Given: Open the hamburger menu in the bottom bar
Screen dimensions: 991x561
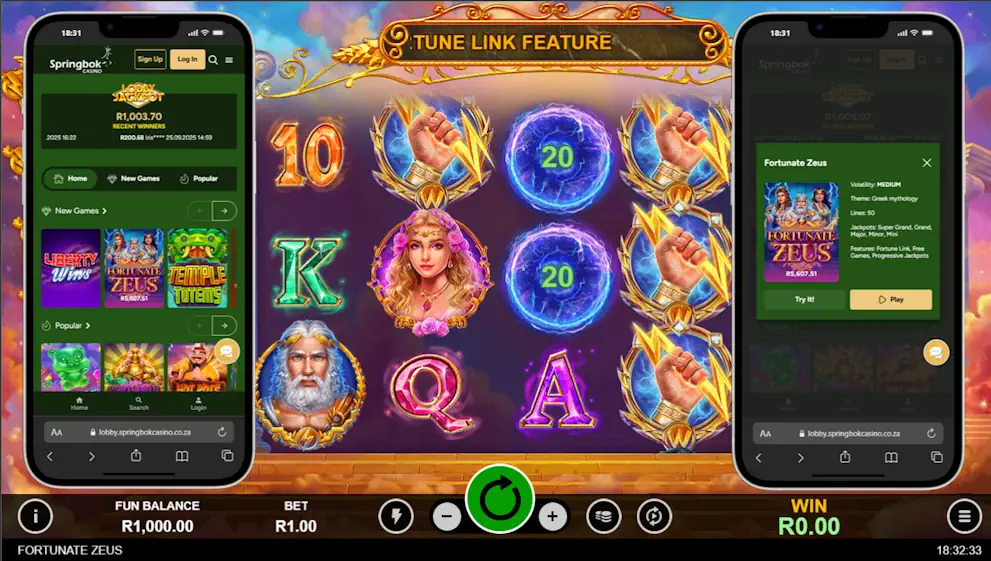Looking at the screenshot, I should (x=964, y=516).
